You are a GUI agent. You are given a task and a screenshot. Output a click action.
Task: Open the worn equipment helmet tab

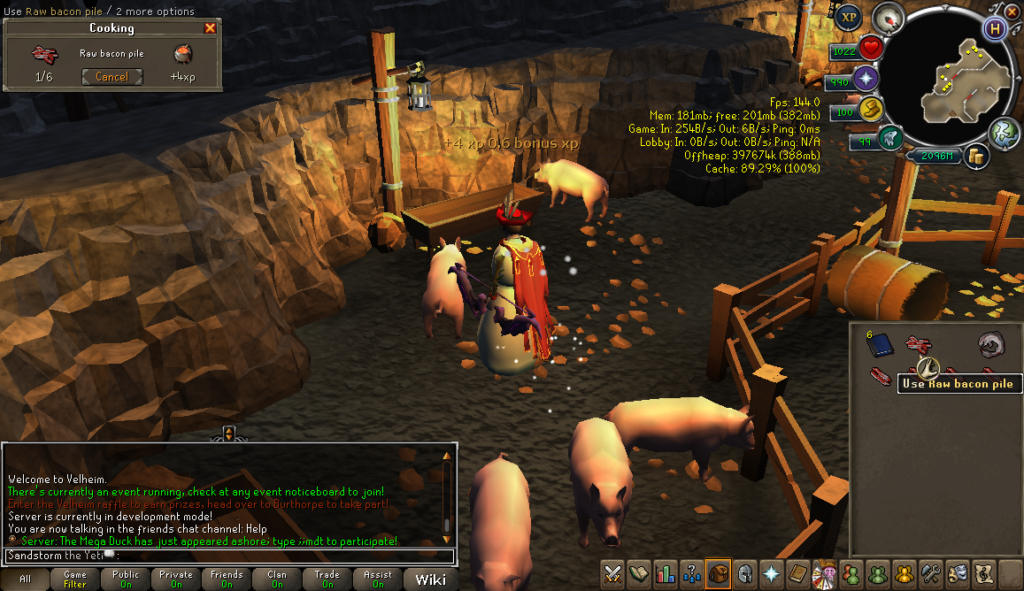[x=743, y=574]
